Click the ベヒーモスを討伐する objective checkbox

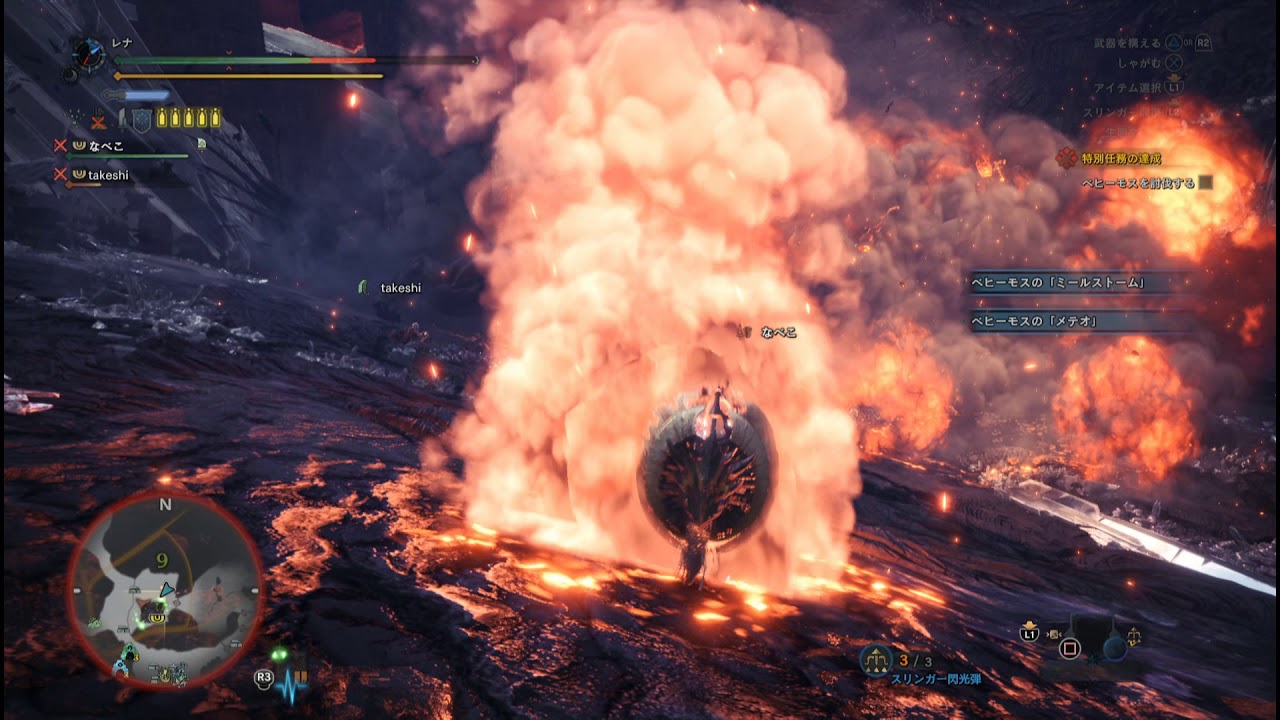(x=1205, y=183)
